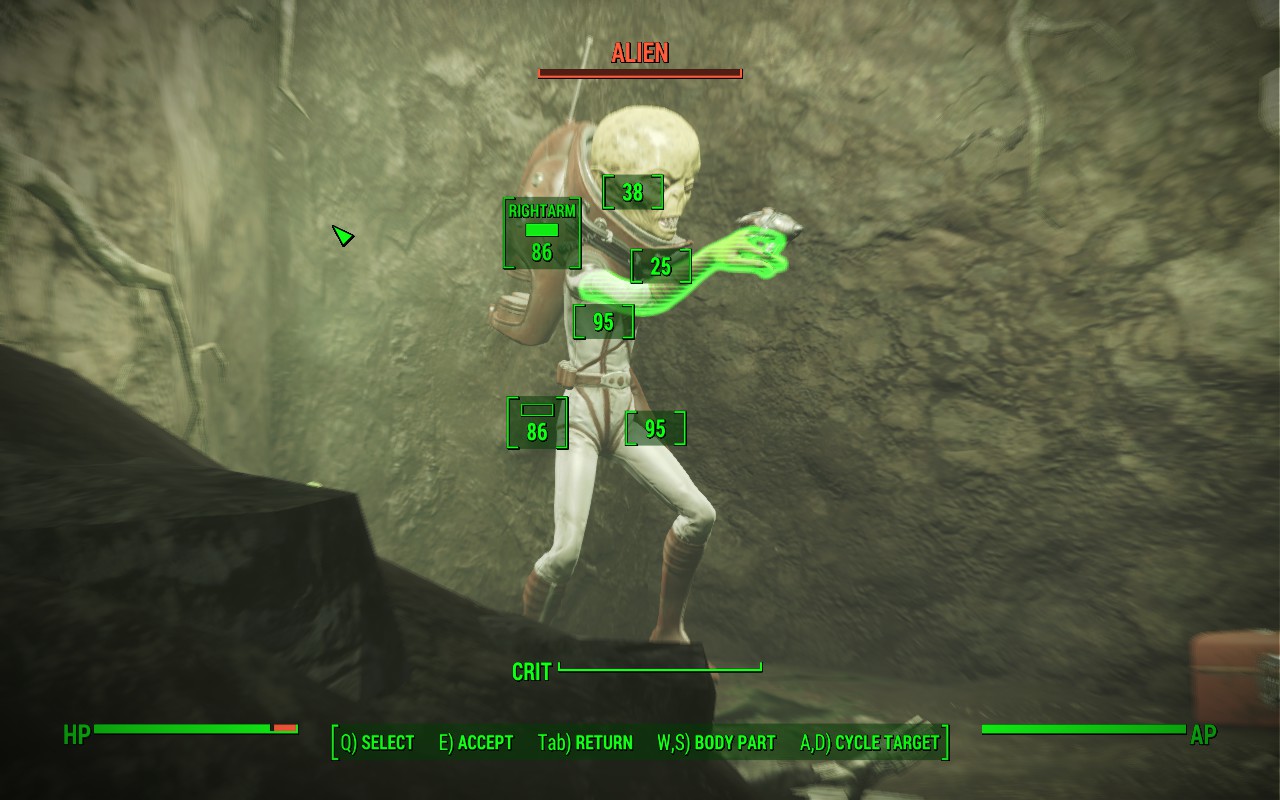
Task: Target the alien's head at 38 percent
Action: tap(632, 192)
